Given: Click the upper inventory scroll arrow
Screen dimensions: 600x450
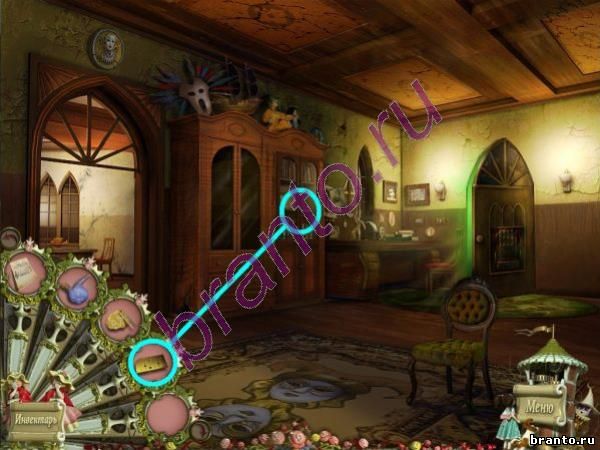Looking at the screenshot, I should (8, 238).
